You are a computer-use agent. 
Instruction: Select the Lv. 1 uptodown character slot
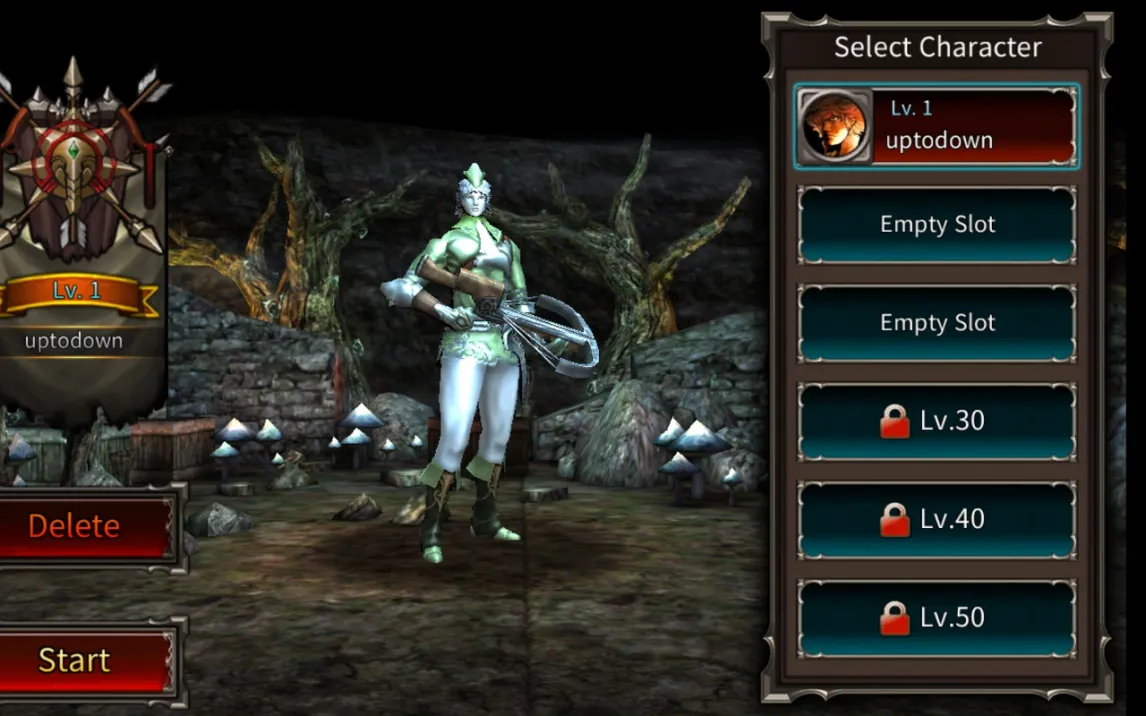(937, 126)
